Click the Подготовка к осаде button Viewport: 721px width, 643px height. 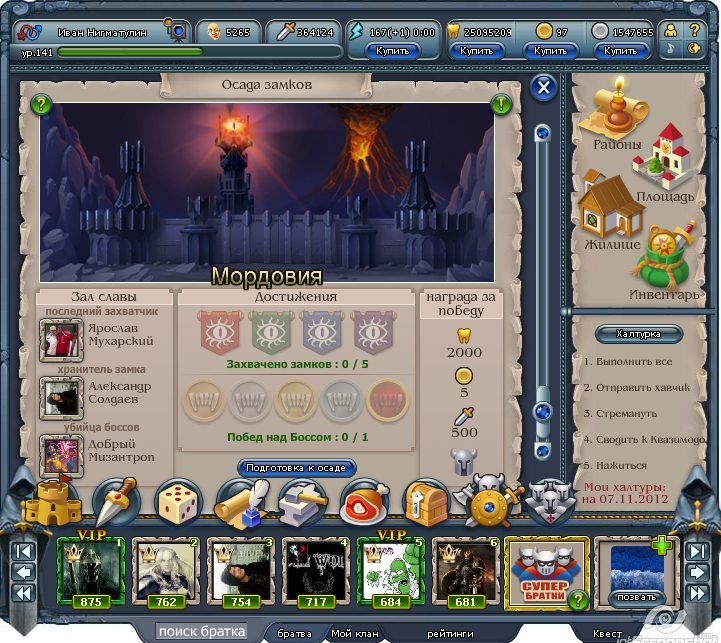pos(296,468)
